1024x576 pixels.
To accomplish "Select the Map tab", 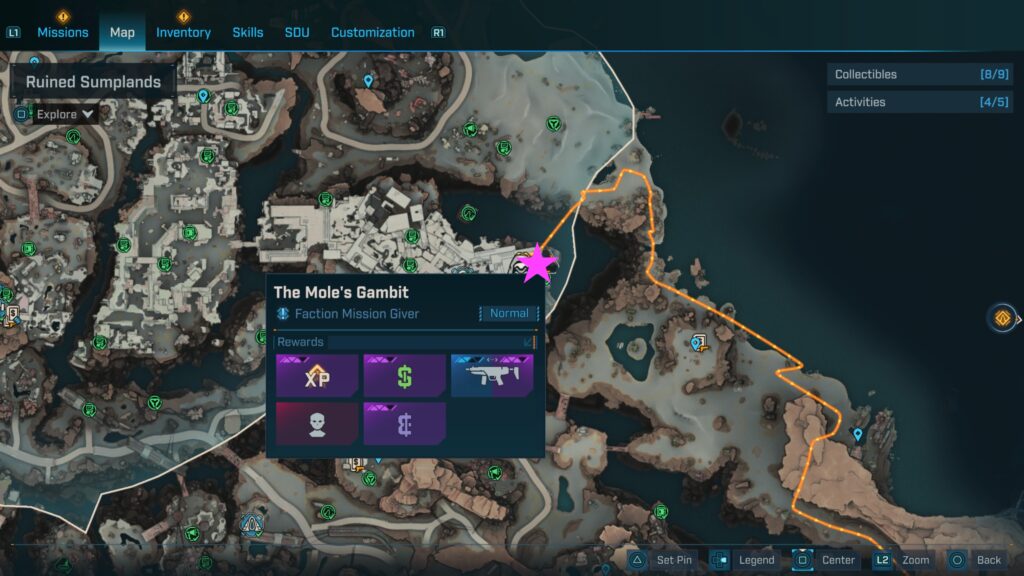I will click(x=122, y=32).
